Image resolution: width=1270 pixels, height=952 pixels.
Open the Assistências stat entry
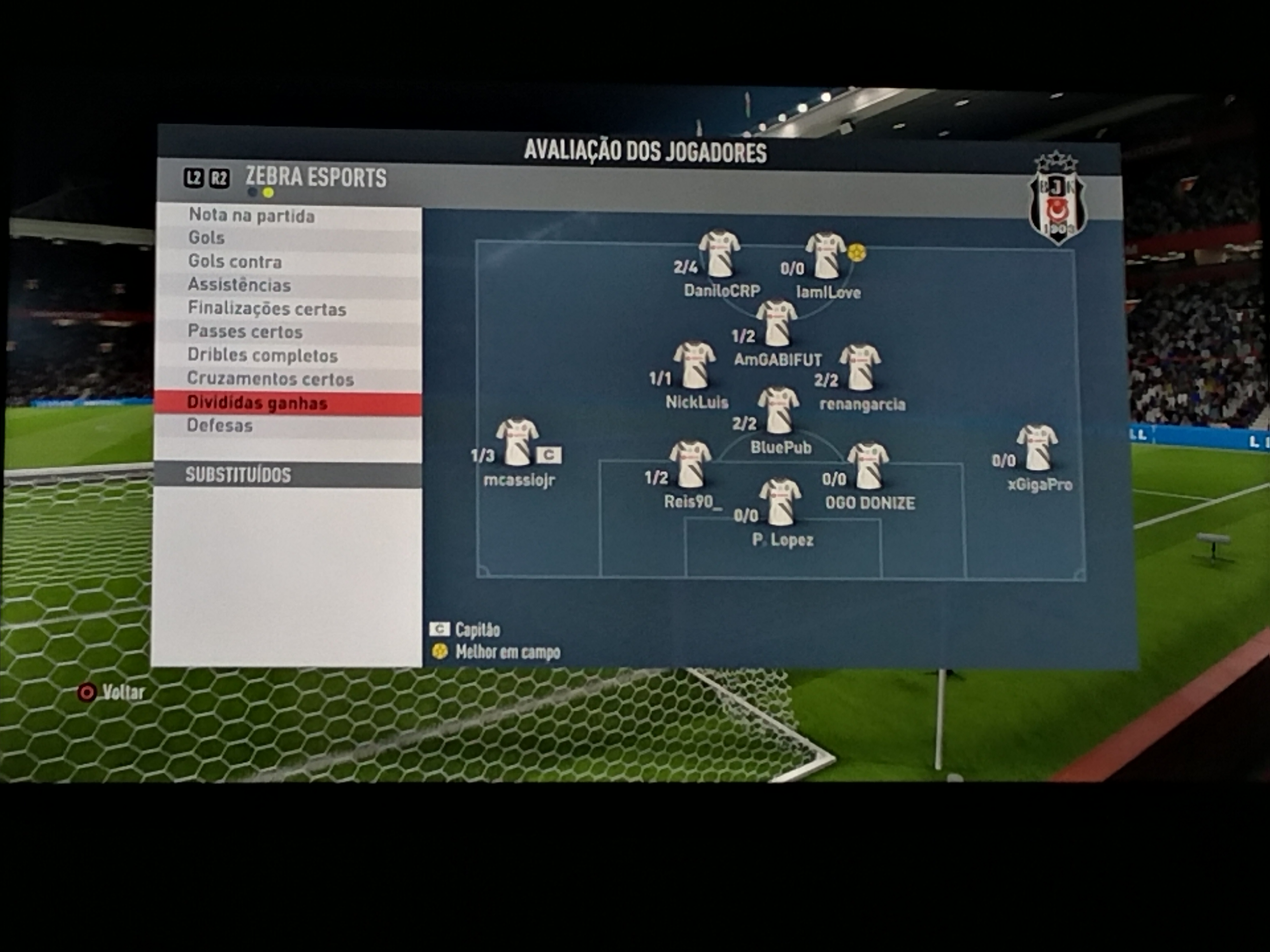(239, 285)
